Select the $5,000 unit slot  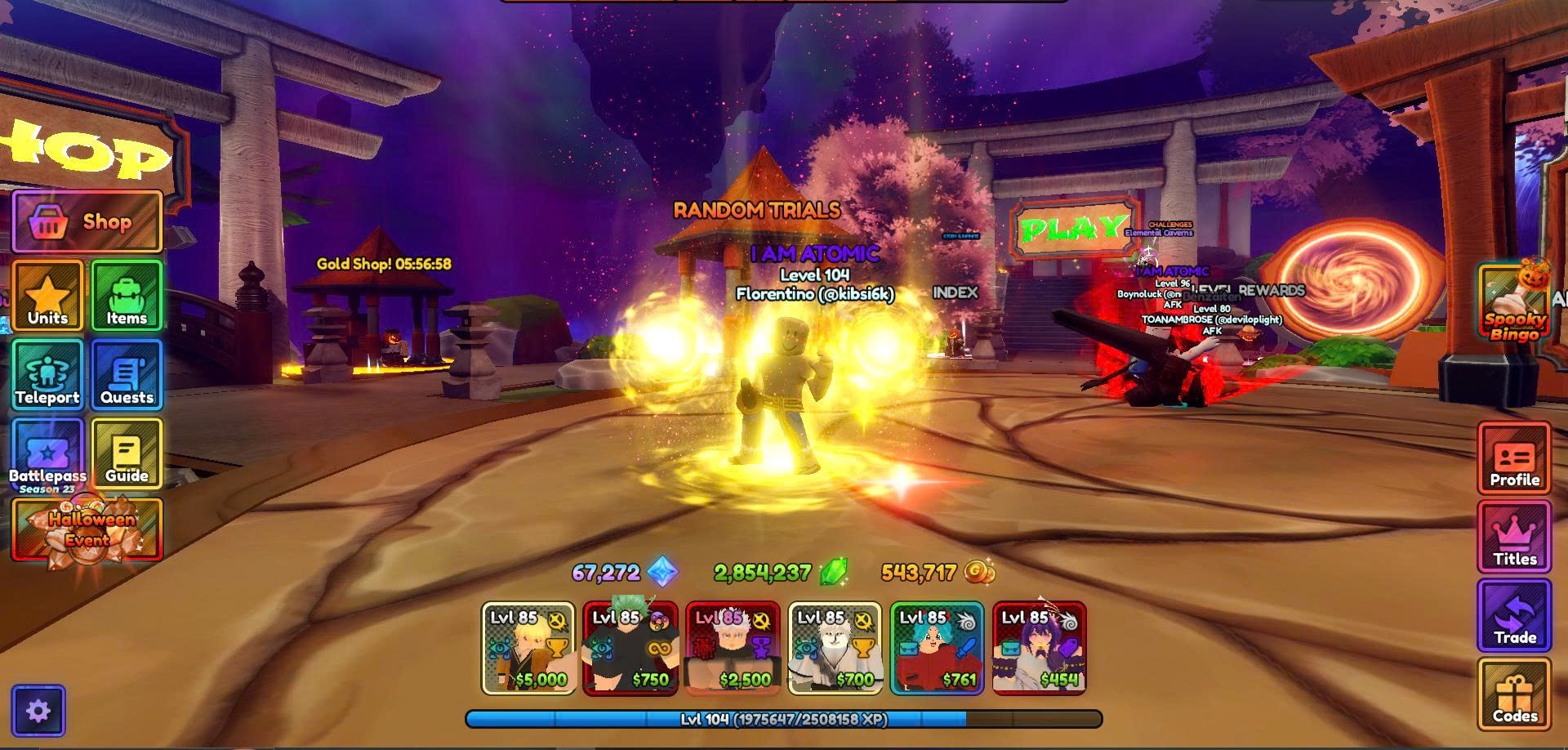point(528,649)
